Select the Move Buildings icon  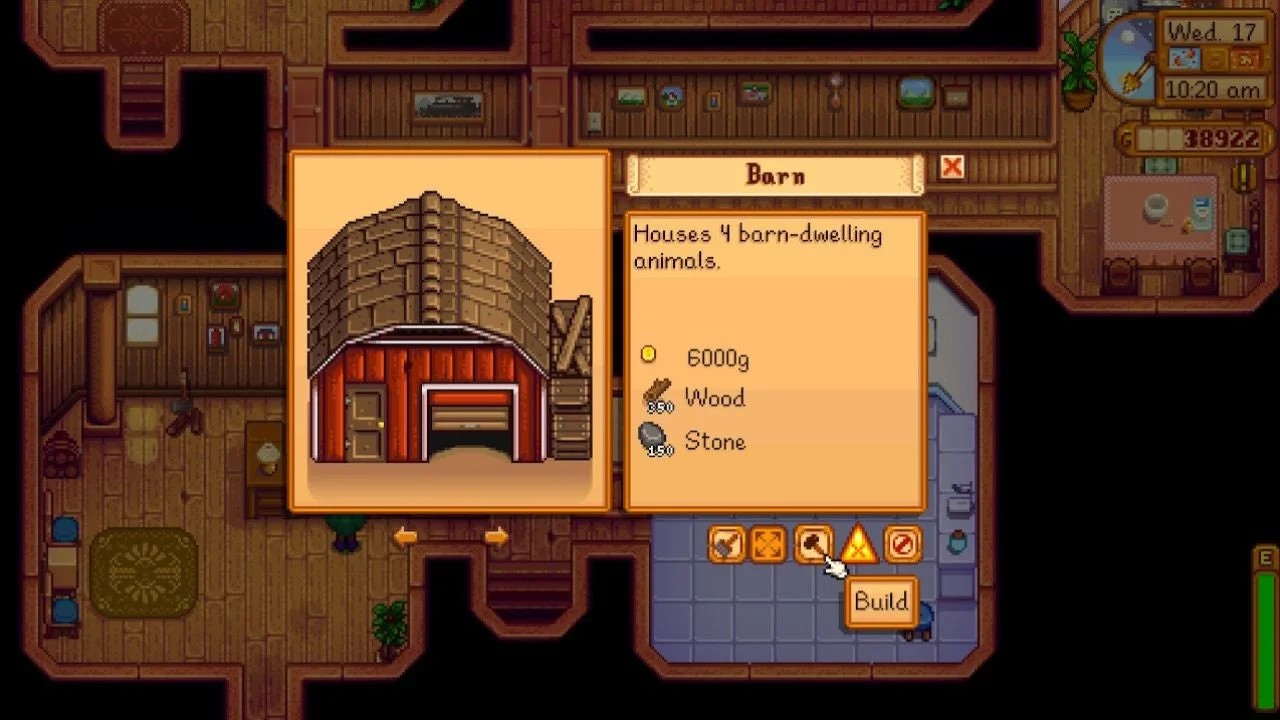(770, 545)
